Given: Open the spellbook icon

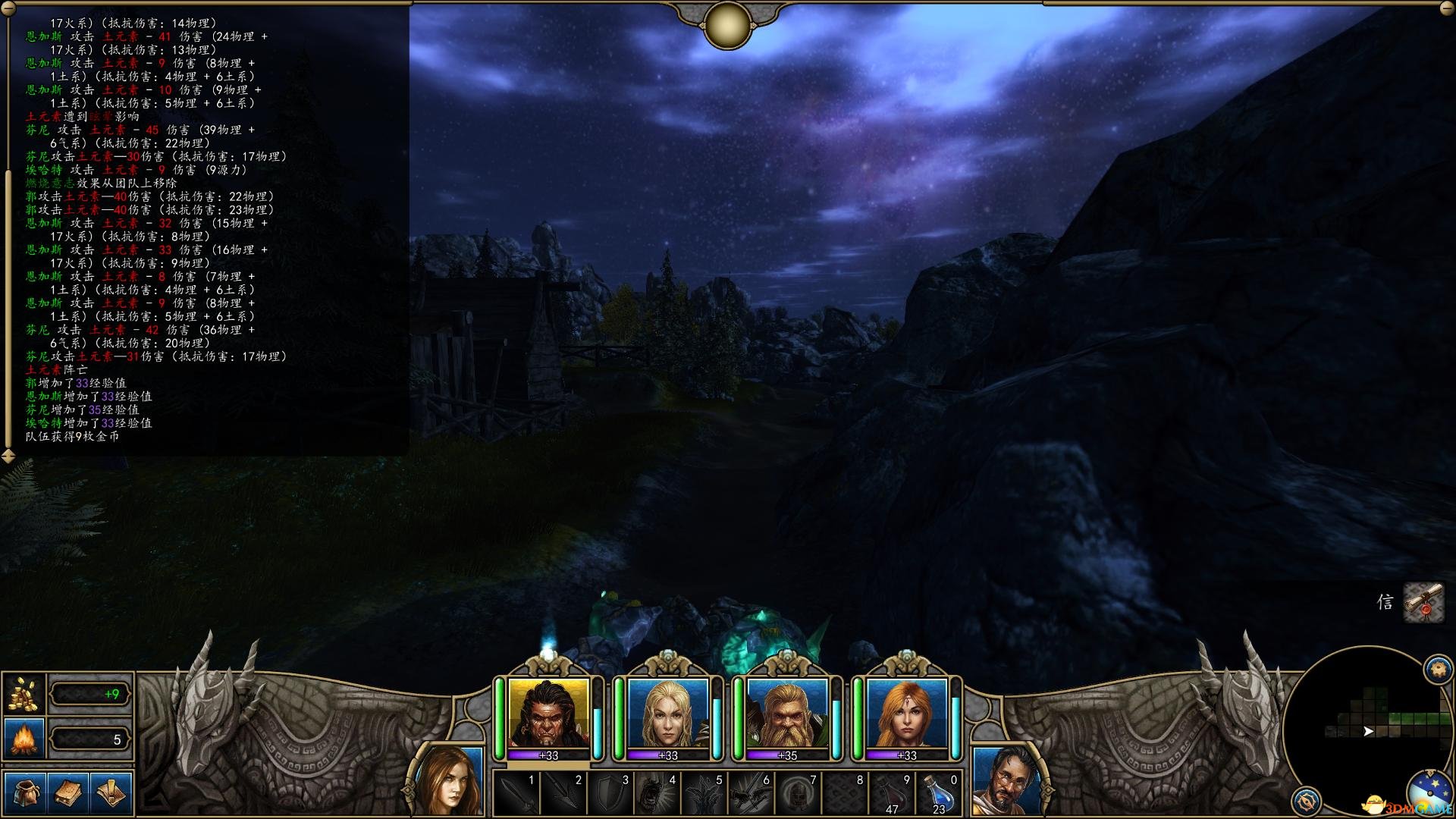Looking at the screenshot, I should 68,792.
